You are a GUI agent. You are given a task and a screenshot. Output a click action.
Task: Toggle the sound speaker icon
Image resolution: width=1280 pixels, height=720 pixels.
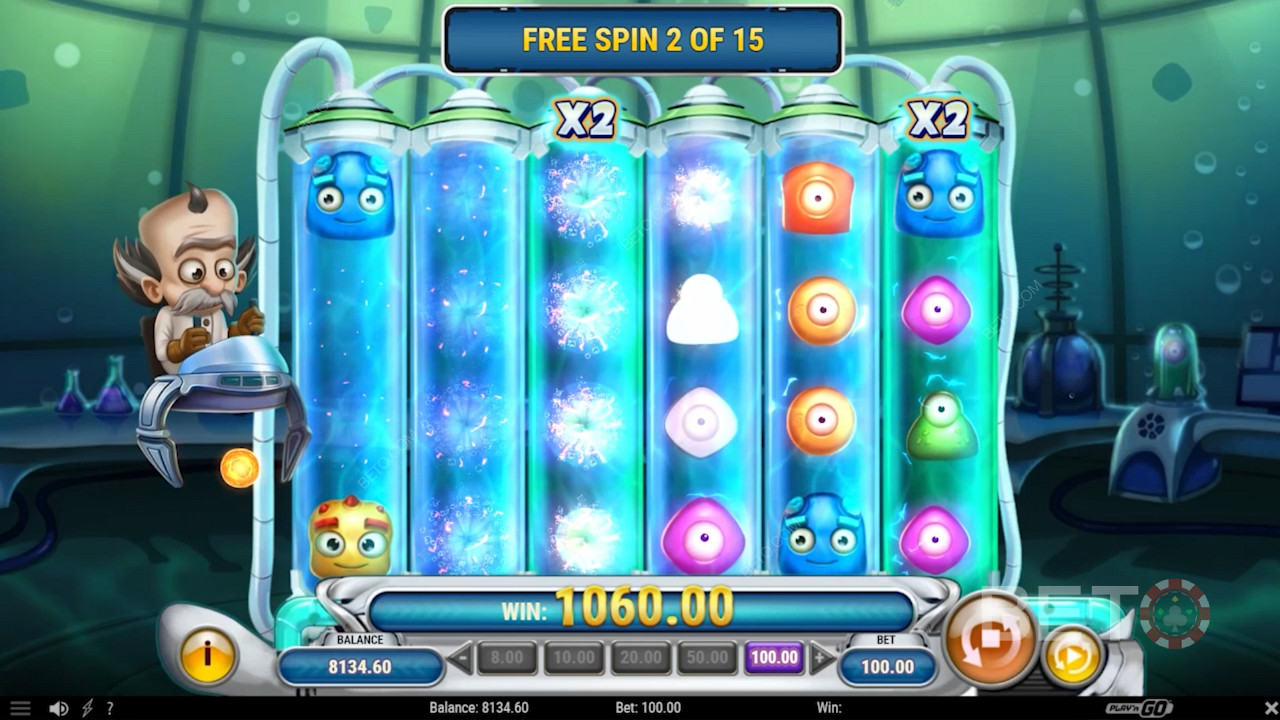(59, 708)
